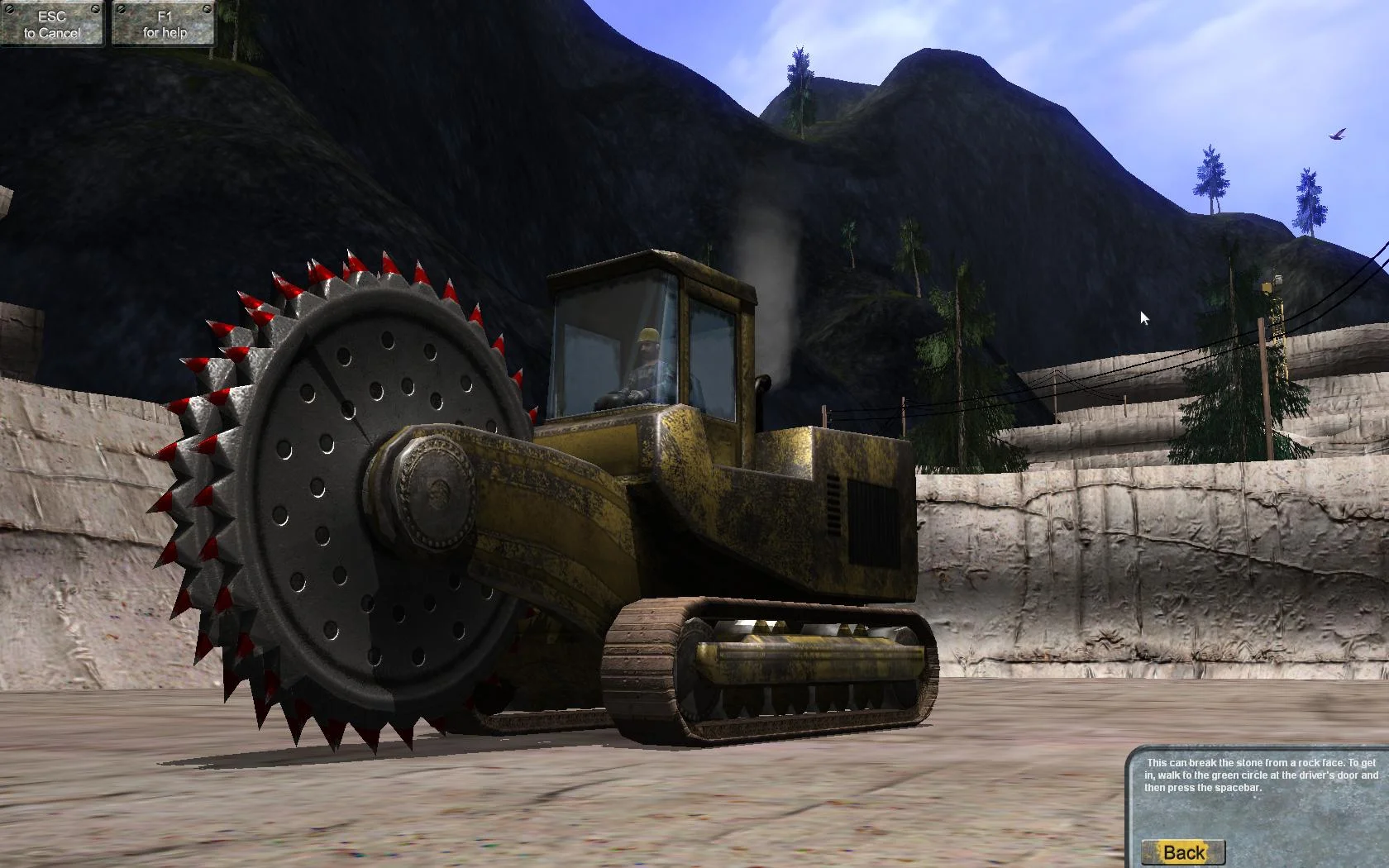The width and height of the screenshot is (1389, 868).
Task: Click the ESC to Cancel plate
Action: pos(53,22)
